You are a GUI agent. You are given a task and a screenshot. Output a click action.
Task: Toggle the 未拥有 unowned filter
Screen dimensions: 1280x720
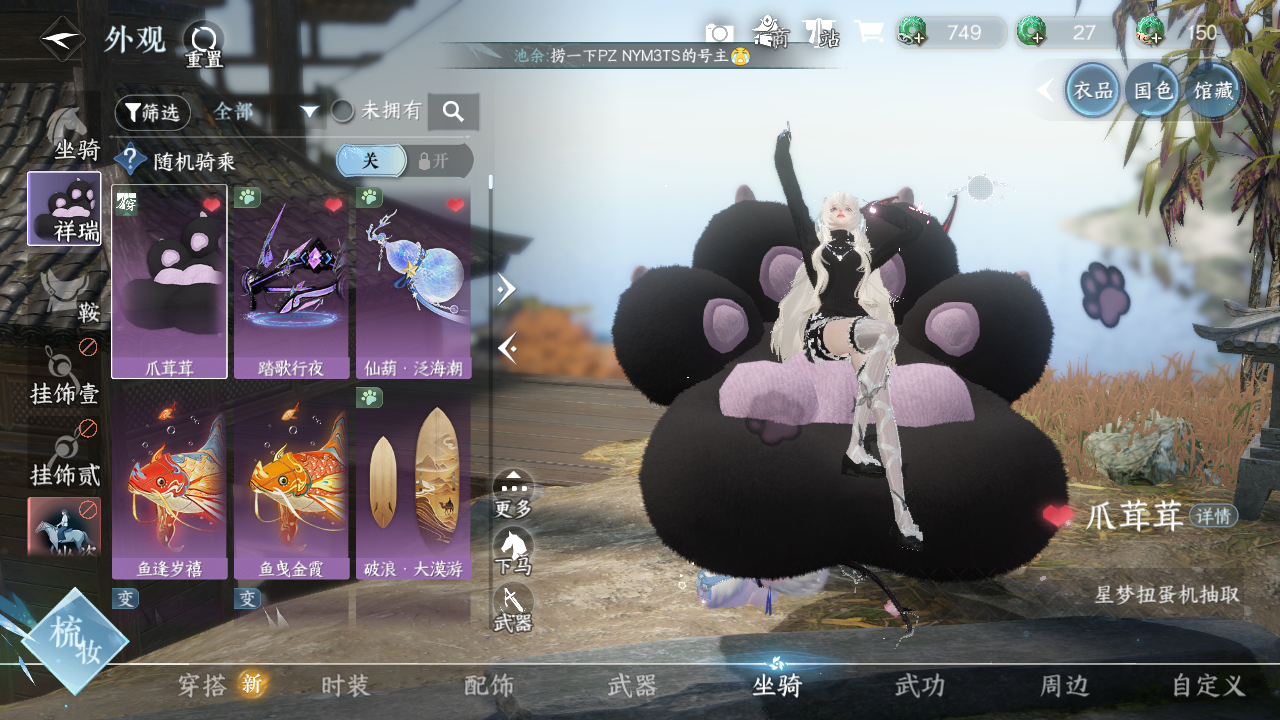click(x=343, y=111)
